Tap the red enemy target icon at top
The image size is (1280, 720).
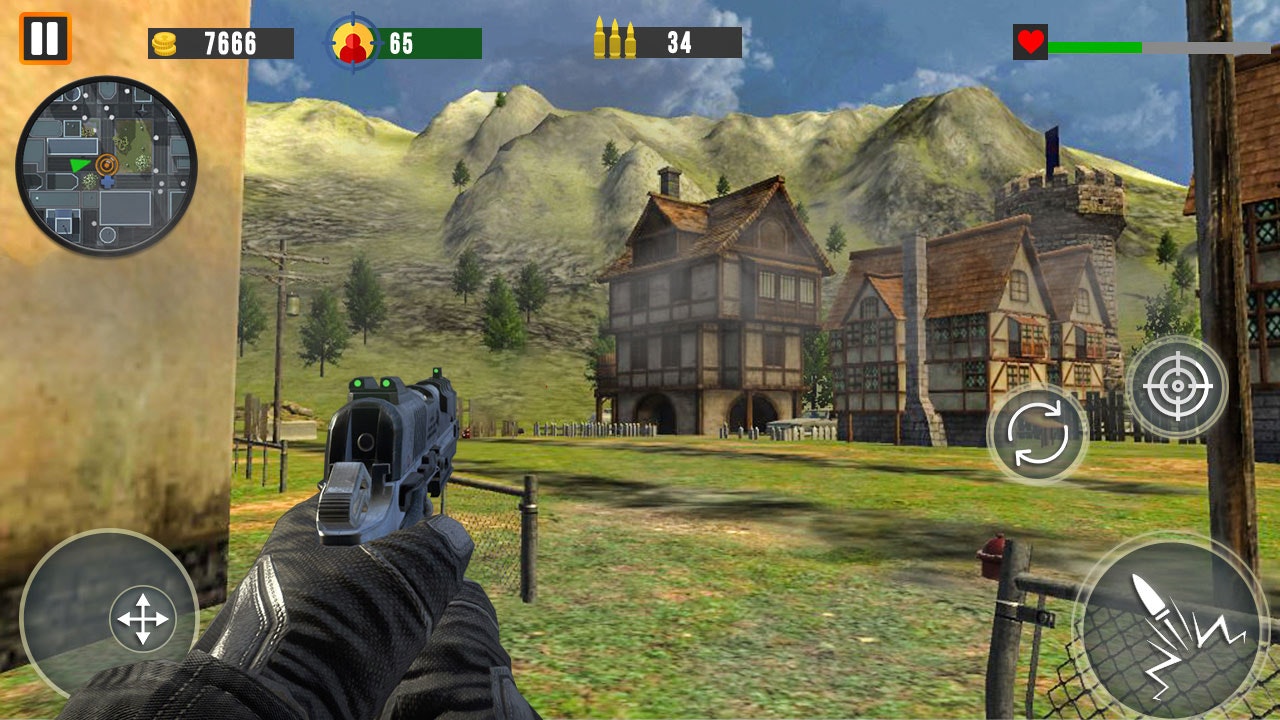[352, 41]
